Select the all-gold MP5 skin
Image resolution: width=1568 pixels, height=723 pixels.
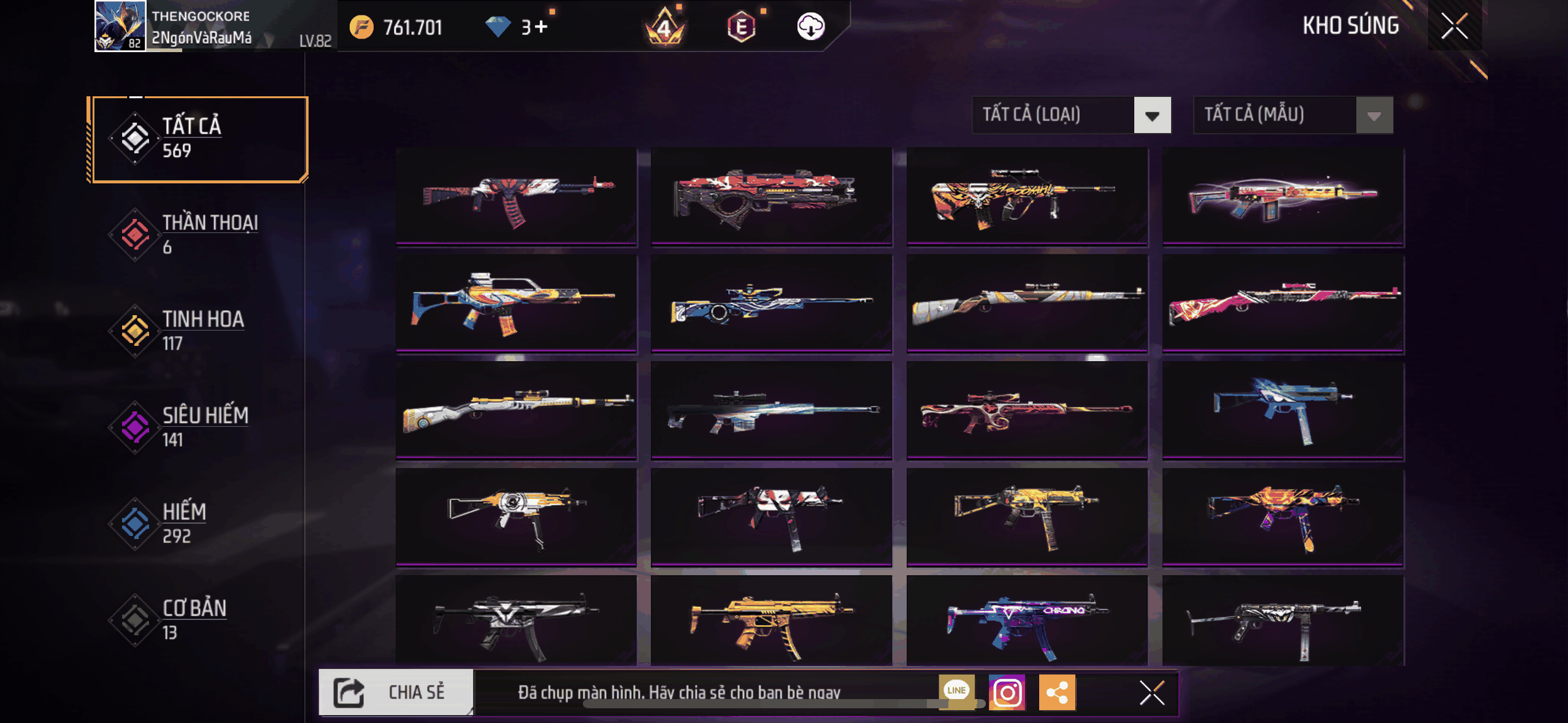(x=771, y=621)
